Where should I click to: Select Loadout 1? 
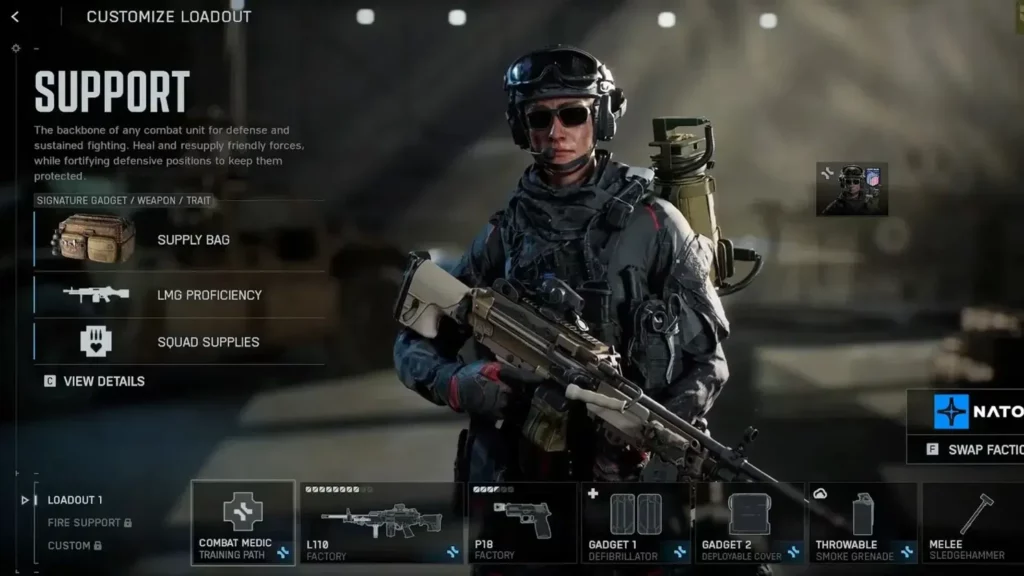(75, 500)
